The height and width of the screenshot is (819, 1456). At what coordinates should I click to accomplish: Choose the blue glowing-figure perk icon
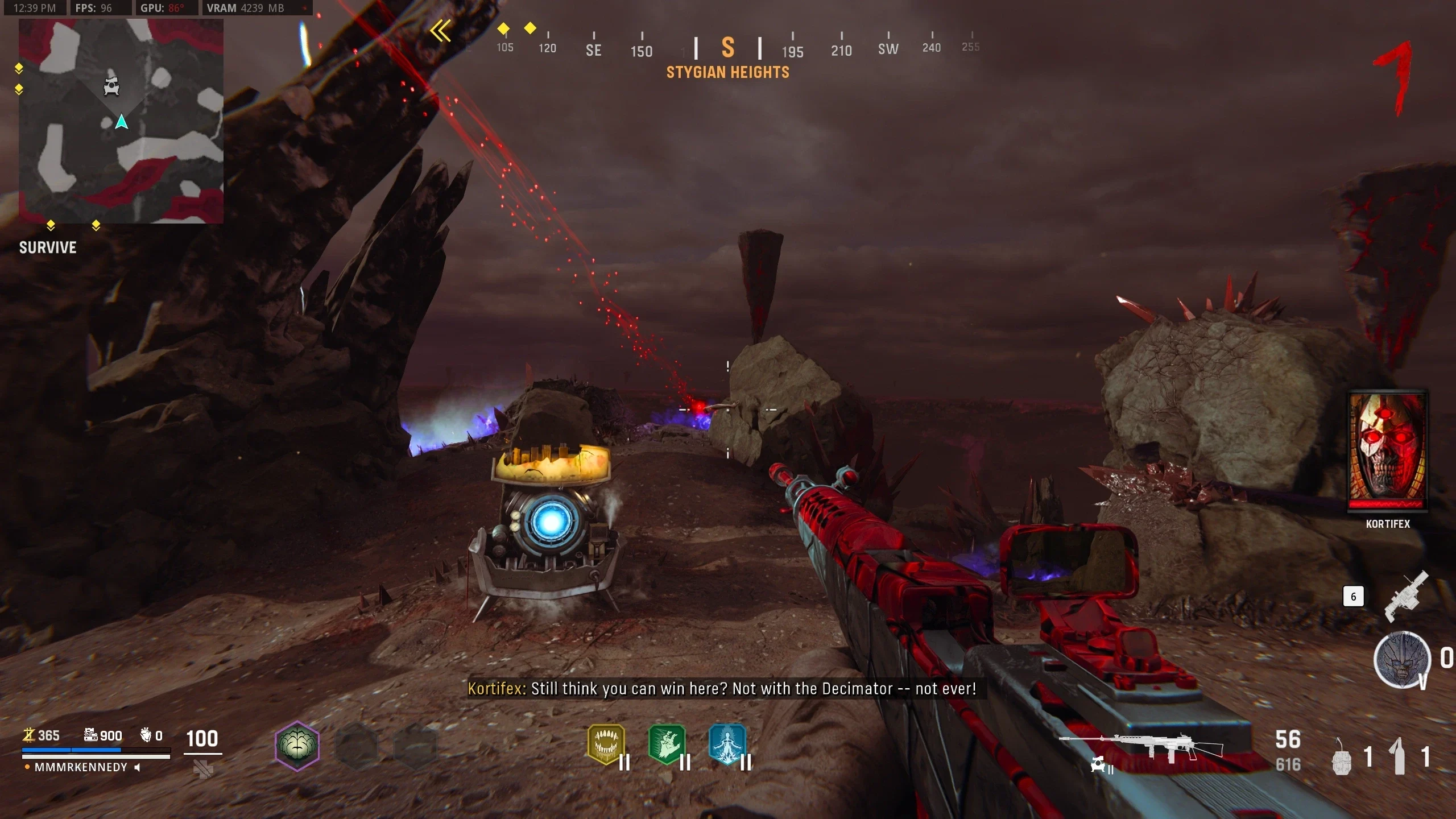coord(727,744)
